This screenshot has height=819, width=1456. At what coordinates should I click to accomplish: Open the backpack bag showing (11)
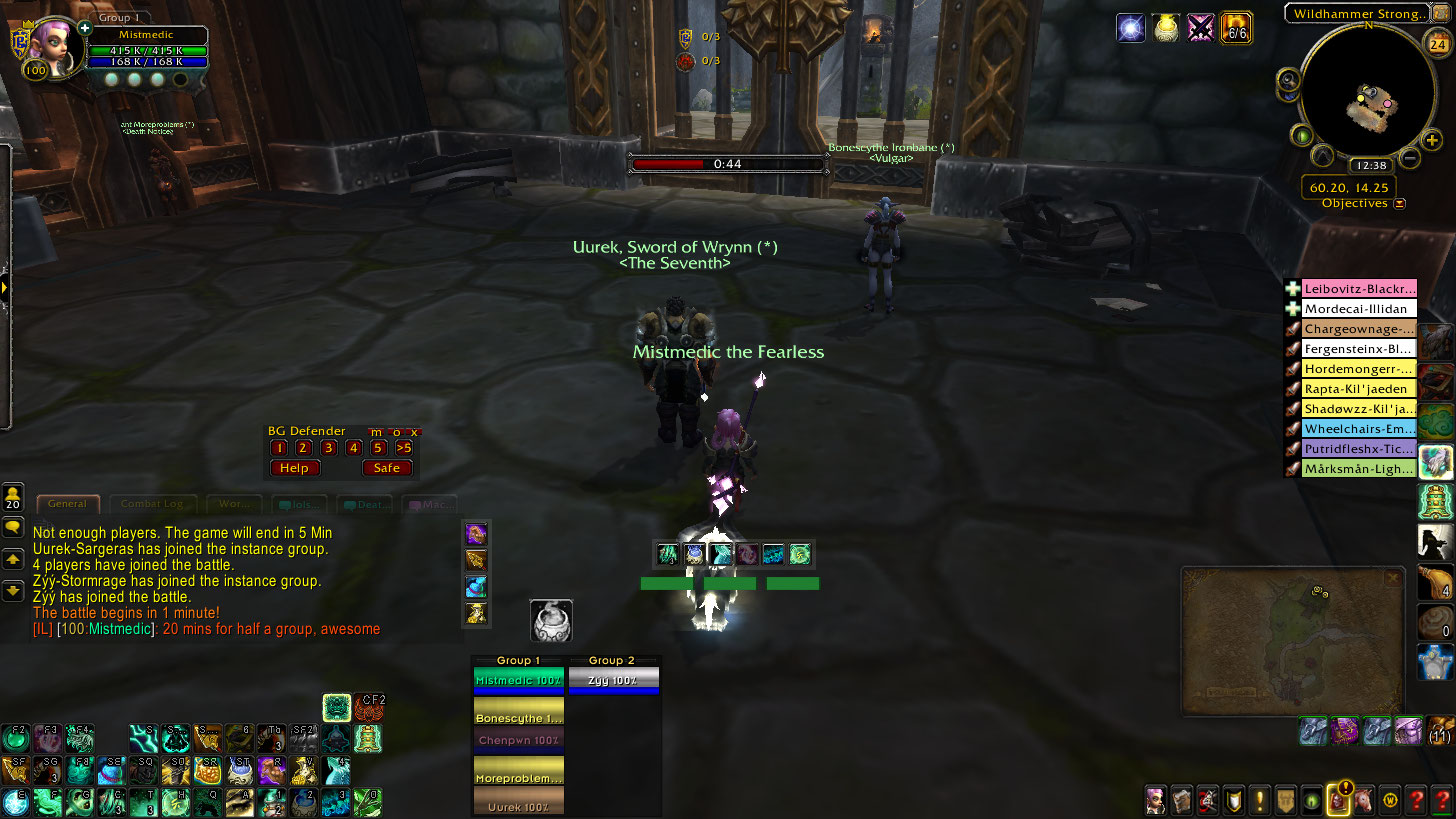(1441, 731)
